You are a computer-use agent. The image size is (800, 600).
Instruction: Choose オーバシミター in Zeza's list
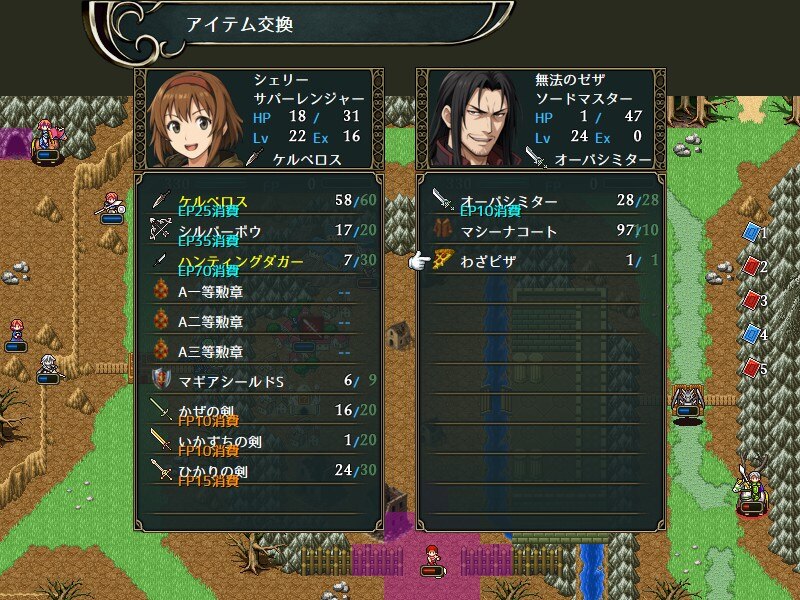[x=540, y=202]
